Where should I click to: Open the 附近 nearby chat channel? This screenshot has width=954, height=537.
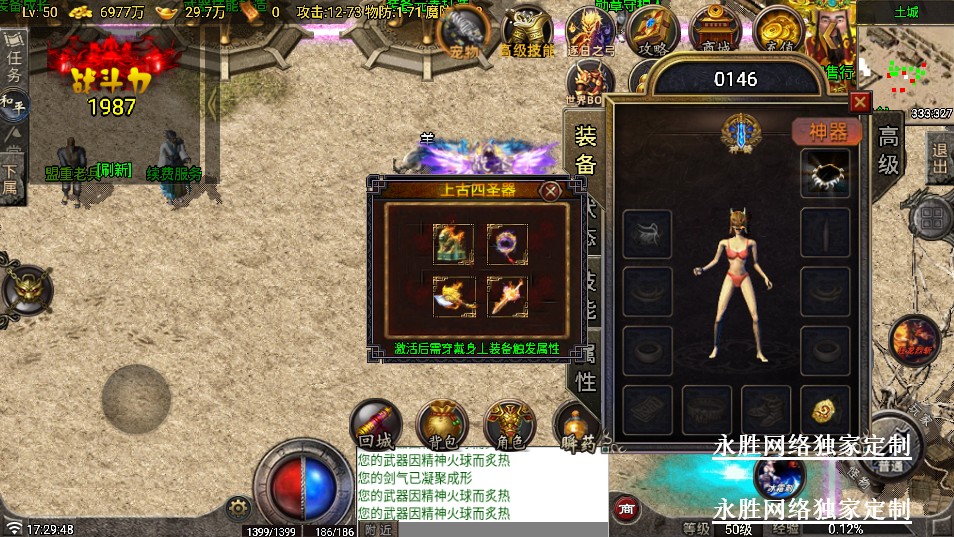[x=377, y=529]
